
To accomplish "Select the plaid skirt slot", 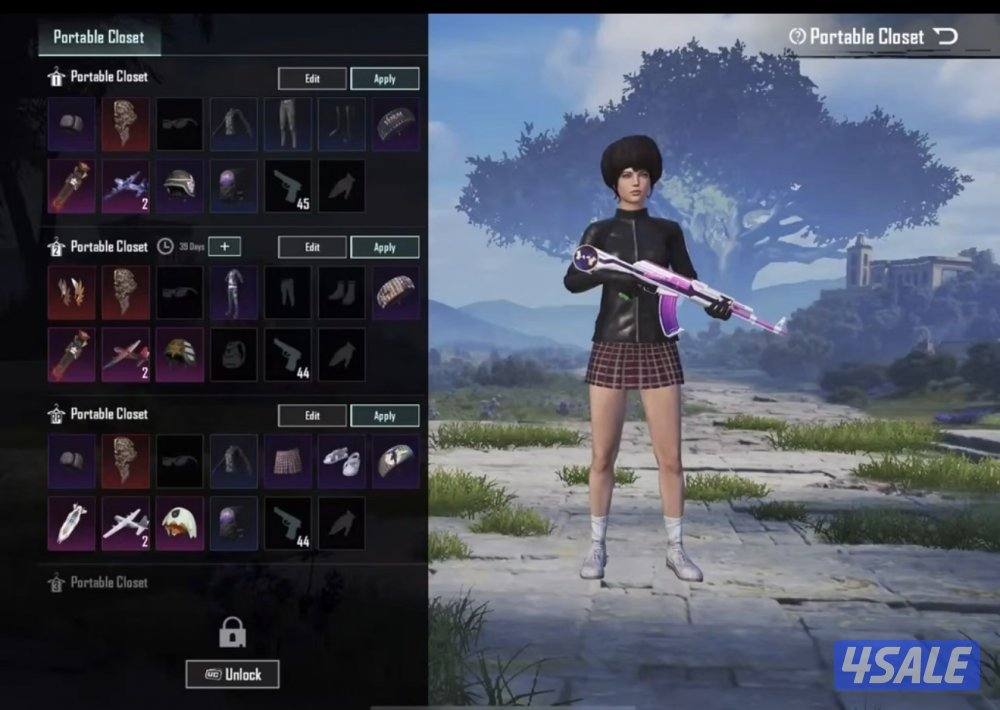I will [x=287, y=459].
